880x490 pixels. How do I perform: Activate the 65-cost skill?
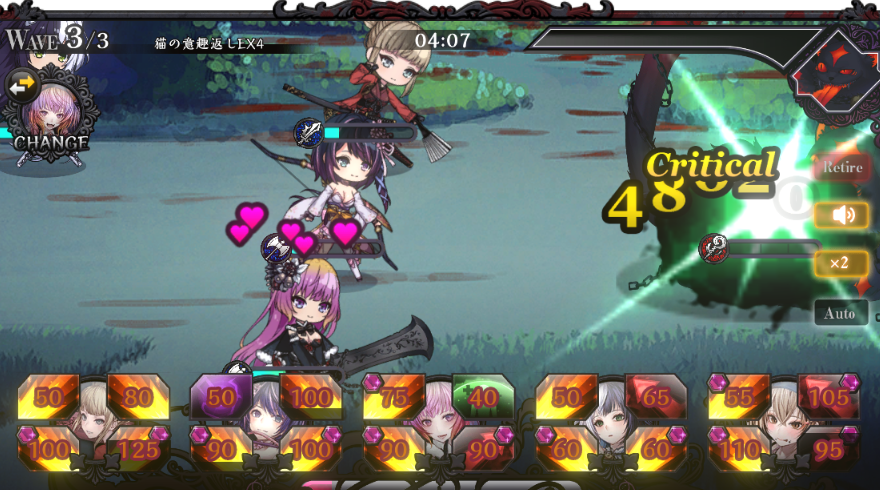655,397
